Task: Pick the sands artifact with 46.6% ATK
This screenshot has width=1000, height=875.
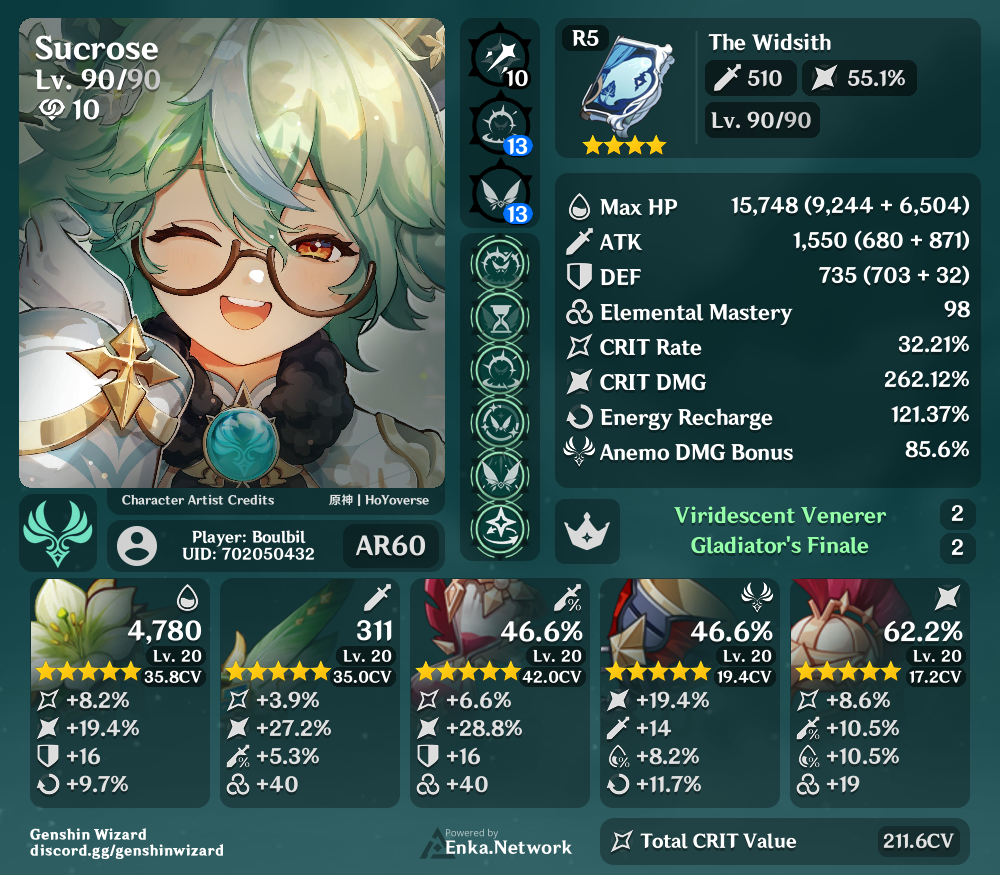Action: (500, 692)
